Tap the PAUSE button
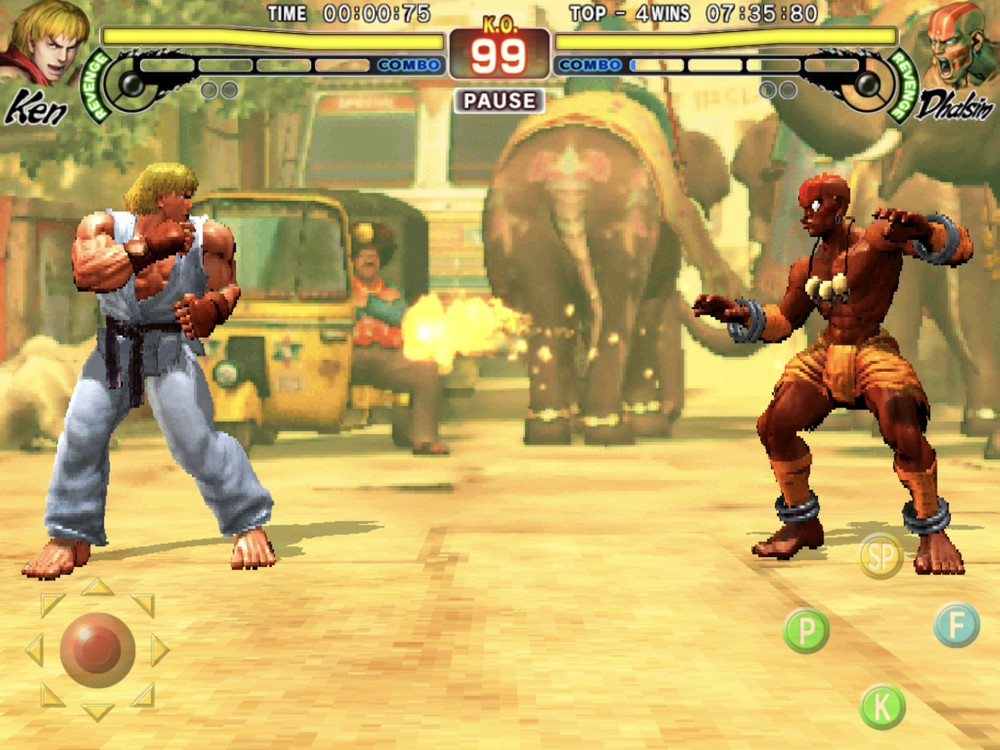This screenshot has height=750, width=1000. coord(499,101)
